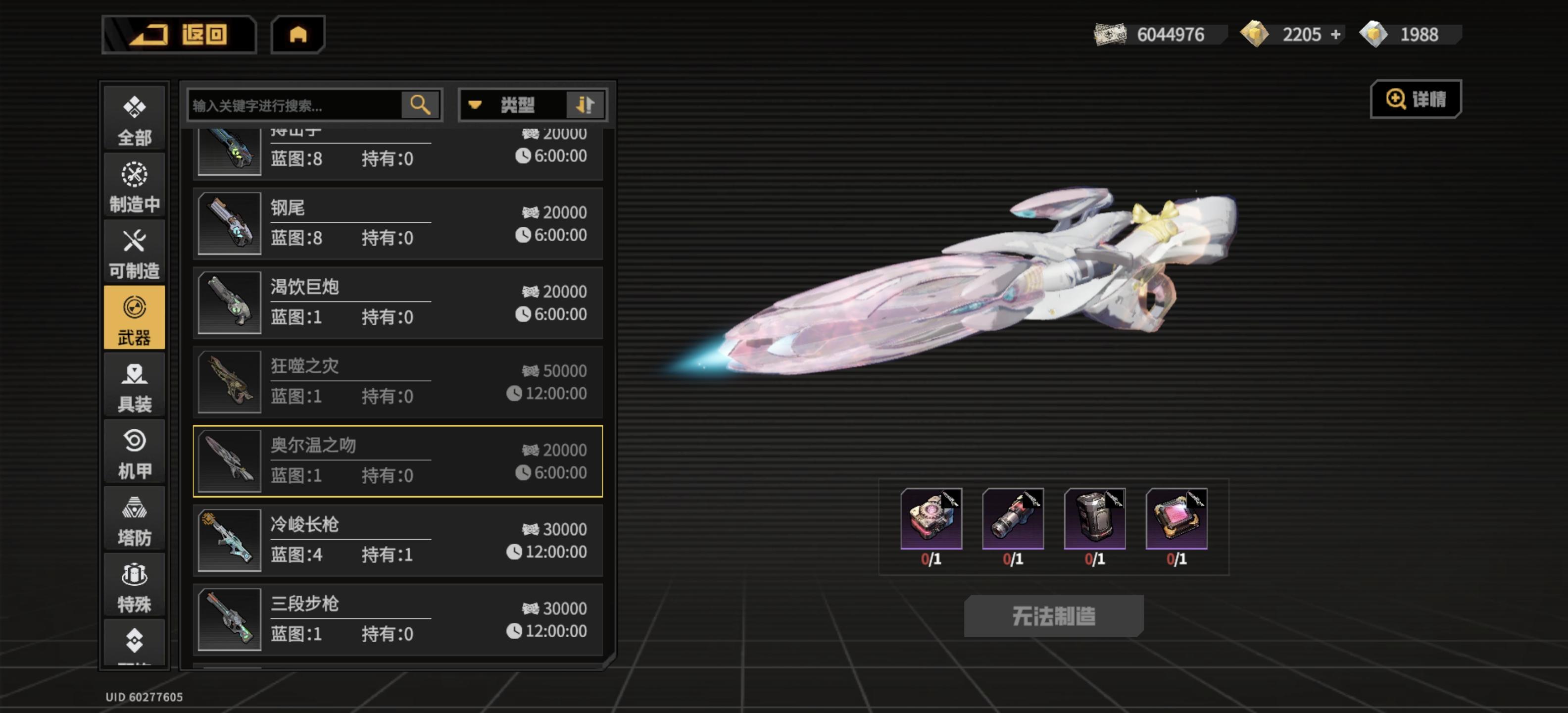Choose the 机甲 mech tab
Screen dimensions: 1568x713
[x=135, y=453]
